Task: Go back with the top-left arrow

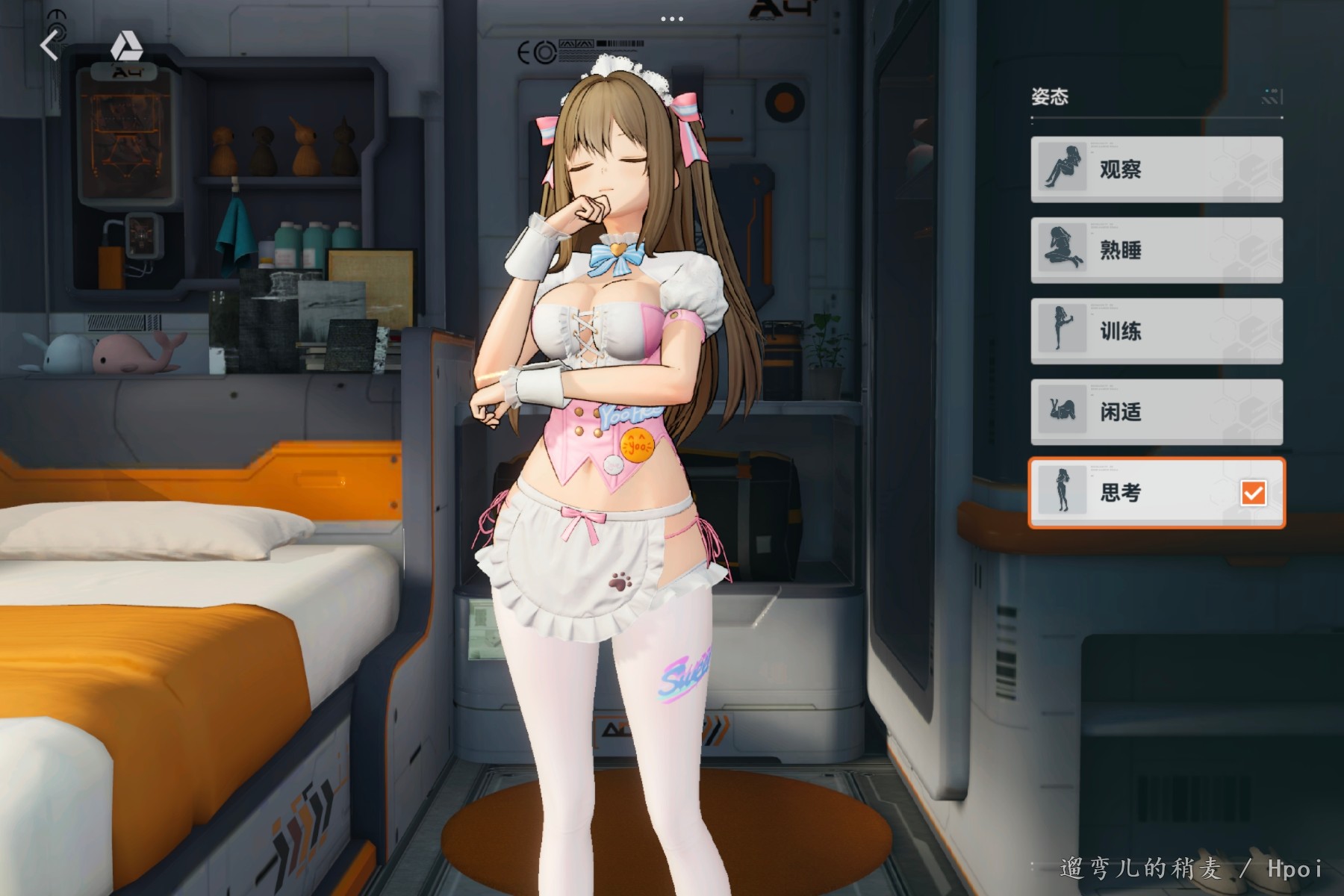Action: [49, 46]
